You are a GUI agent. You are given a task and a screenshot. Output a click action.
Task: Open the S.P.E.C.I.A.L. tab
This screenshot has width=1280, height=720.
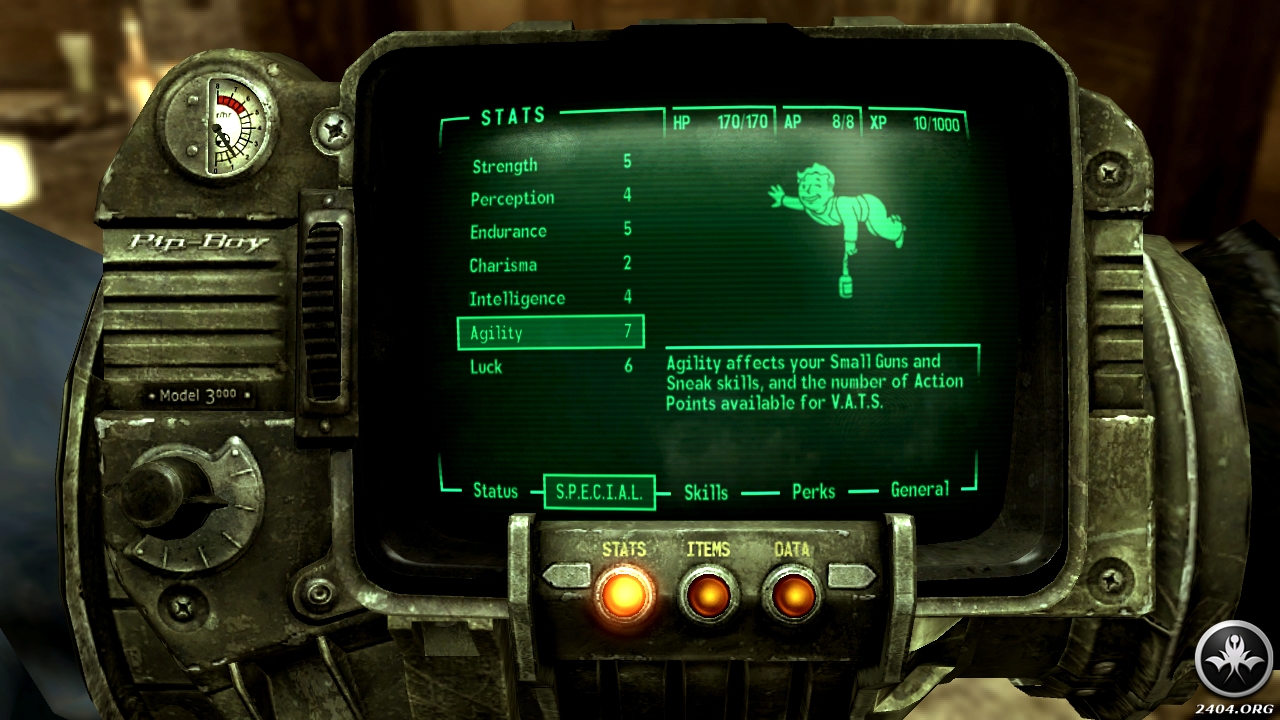[599, 492]
